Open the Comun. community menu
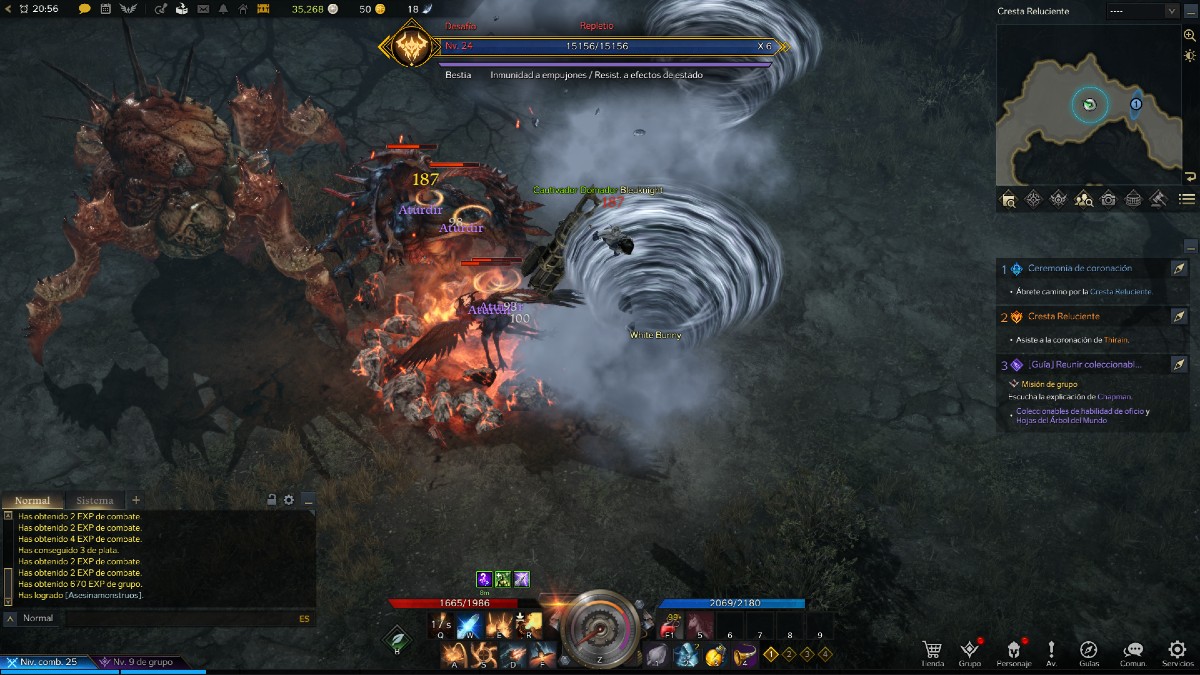1200x675 pixels. [x=1133, y=651]
